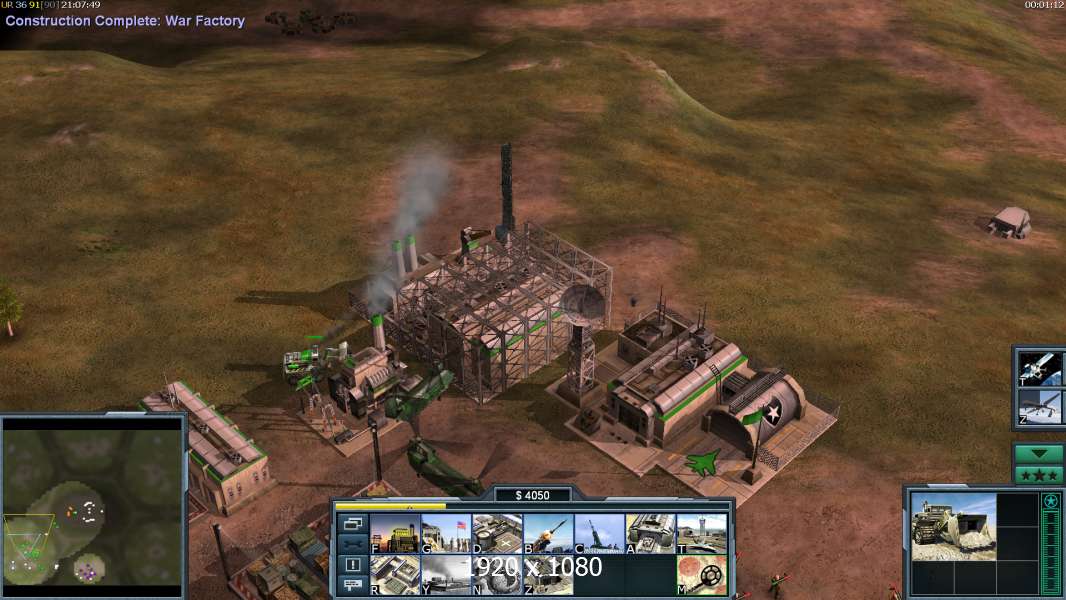Activate the mine-clearing command with hotkey M
This screenshot has width=1066, height=600.
pos(701,574)
